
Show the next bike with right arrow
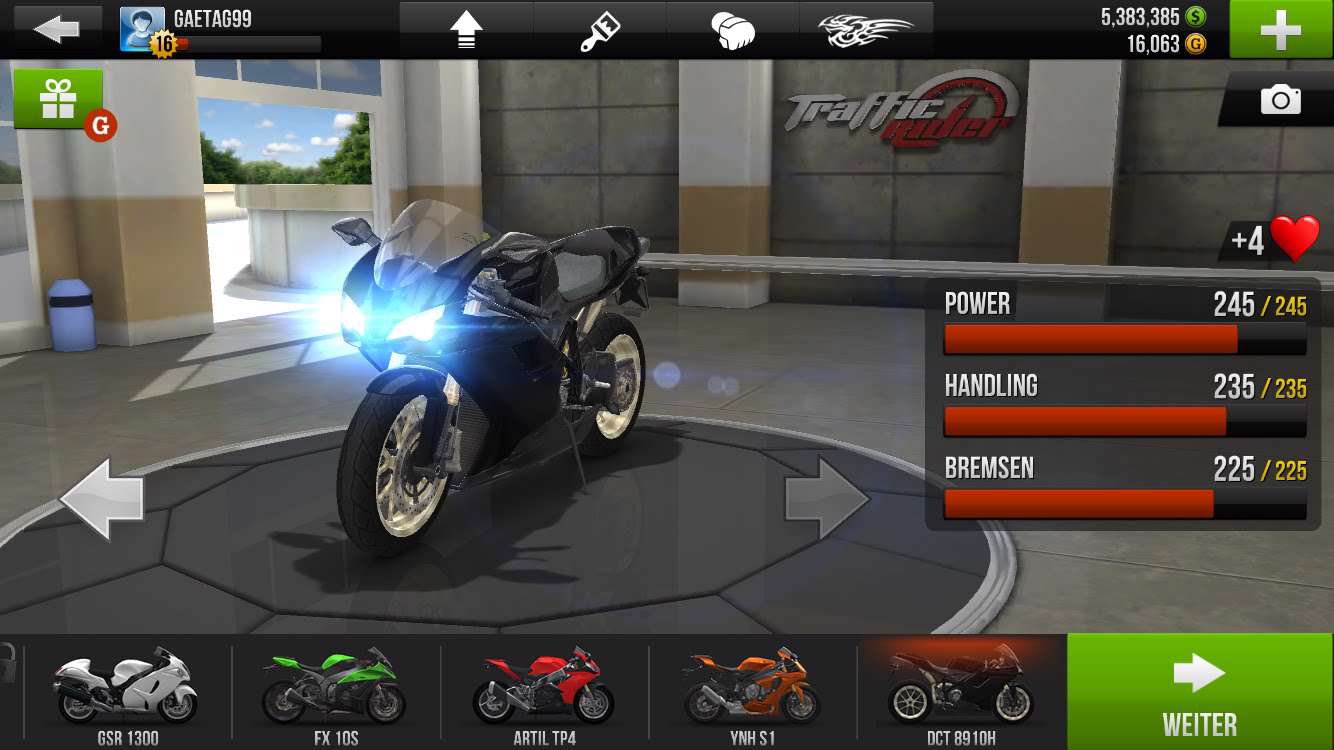coord(826,497)
